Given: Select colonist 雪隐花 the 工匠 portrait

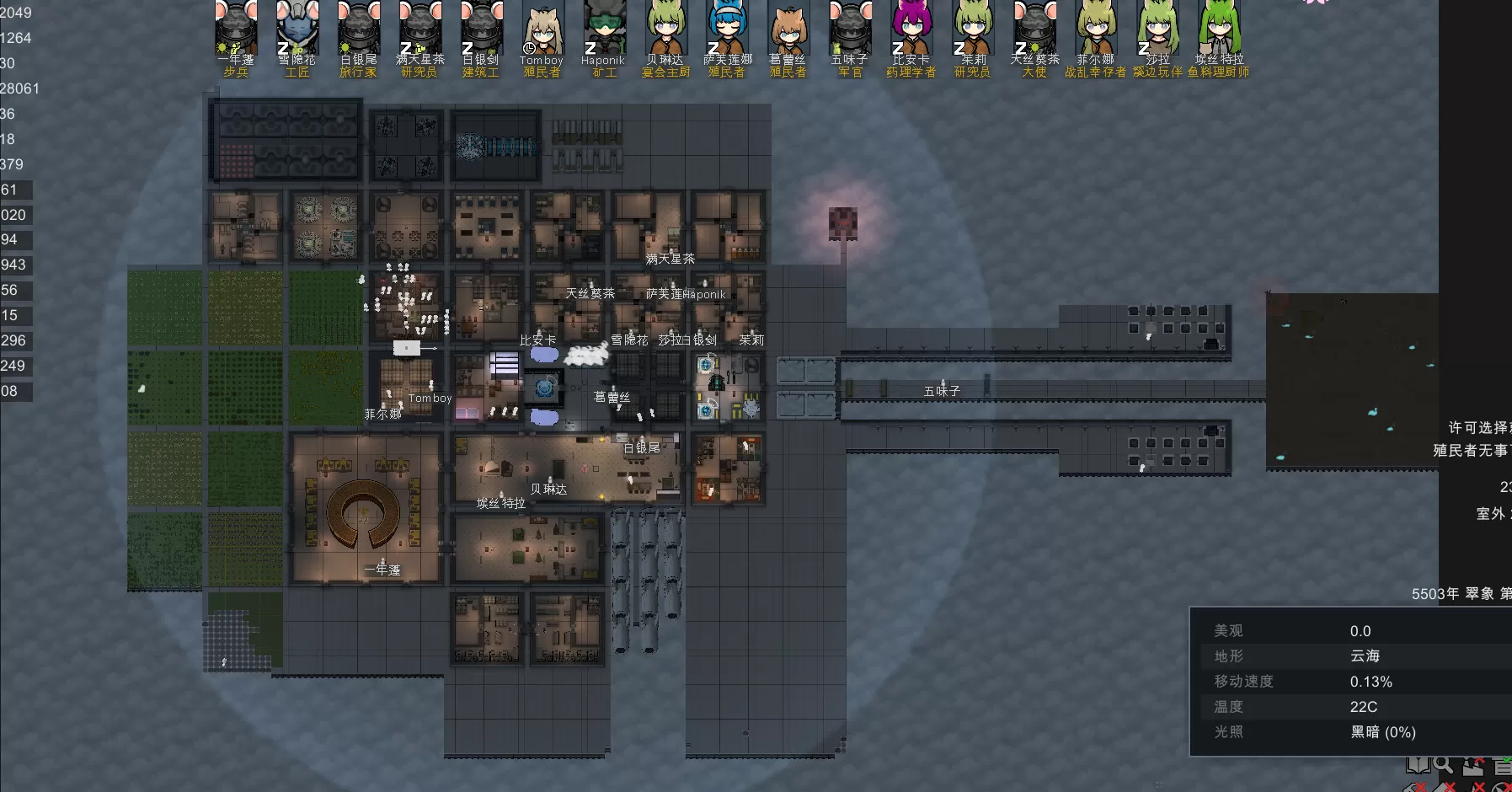Looking at the screenshot, I should click(x=298, y=29).
